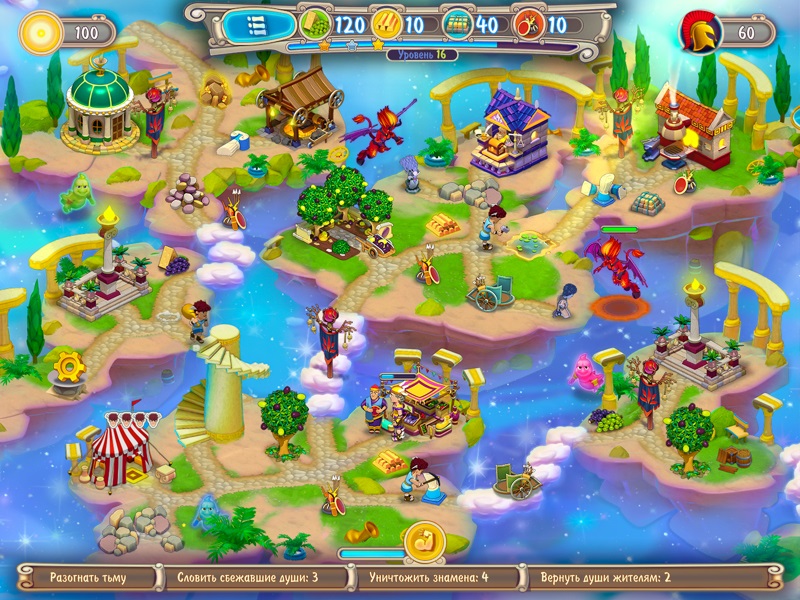Select the 'Разогнать тьму' objective

[88, 577]
